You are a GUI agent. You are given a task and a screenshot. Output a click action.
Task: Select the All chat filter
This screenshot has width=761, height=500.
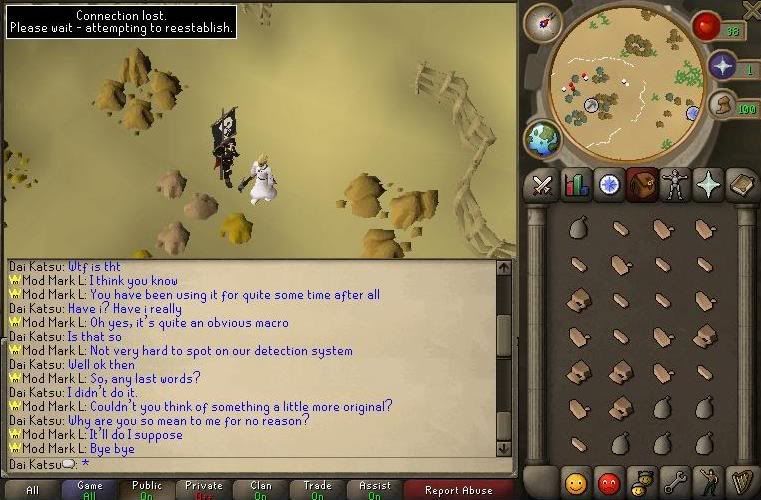click(x=33, y=490)
